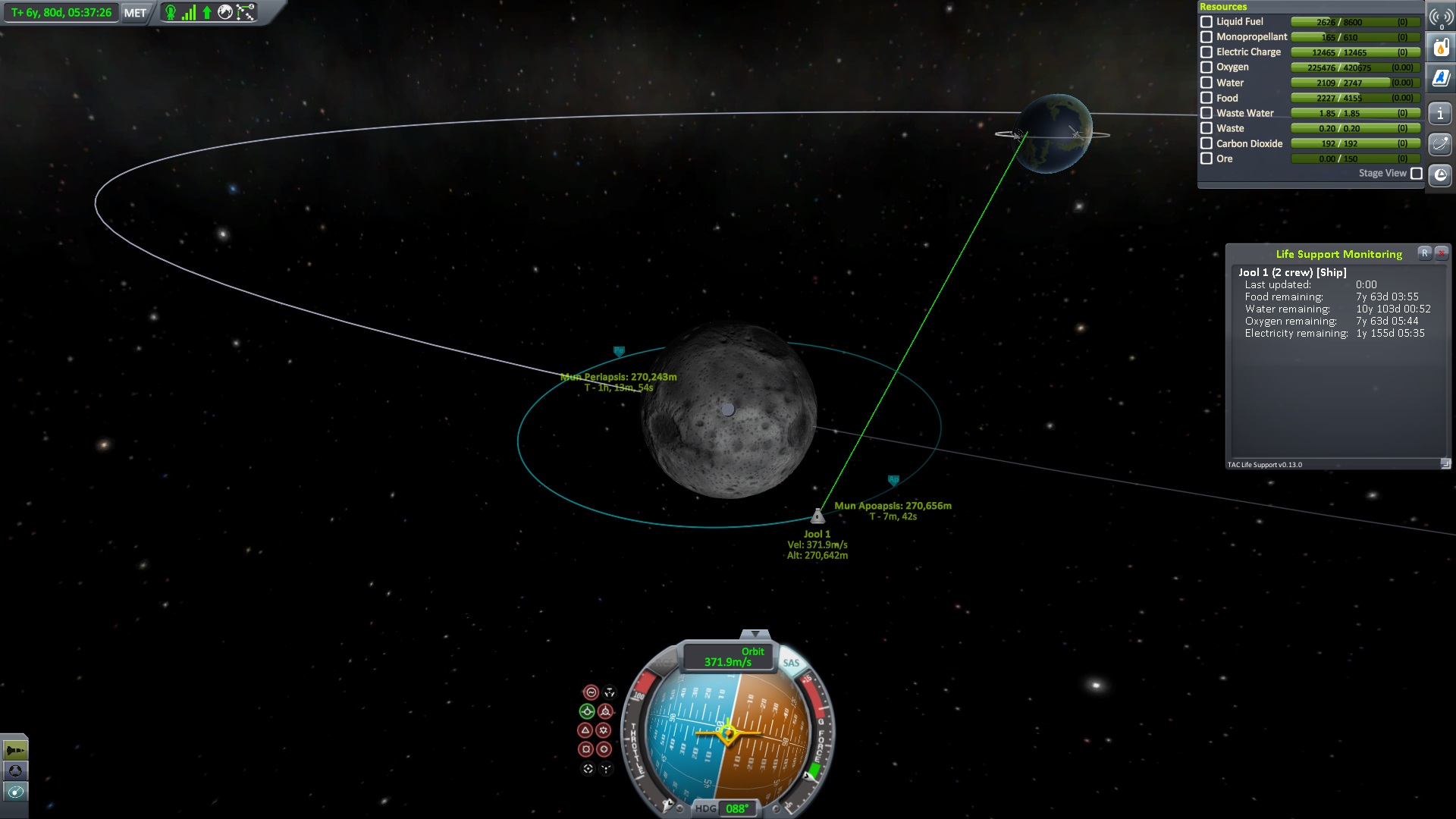Screen dimensions: 1456x819
Task: Select the stability assist SAS mode icon
Action: [x=591, y=692]
